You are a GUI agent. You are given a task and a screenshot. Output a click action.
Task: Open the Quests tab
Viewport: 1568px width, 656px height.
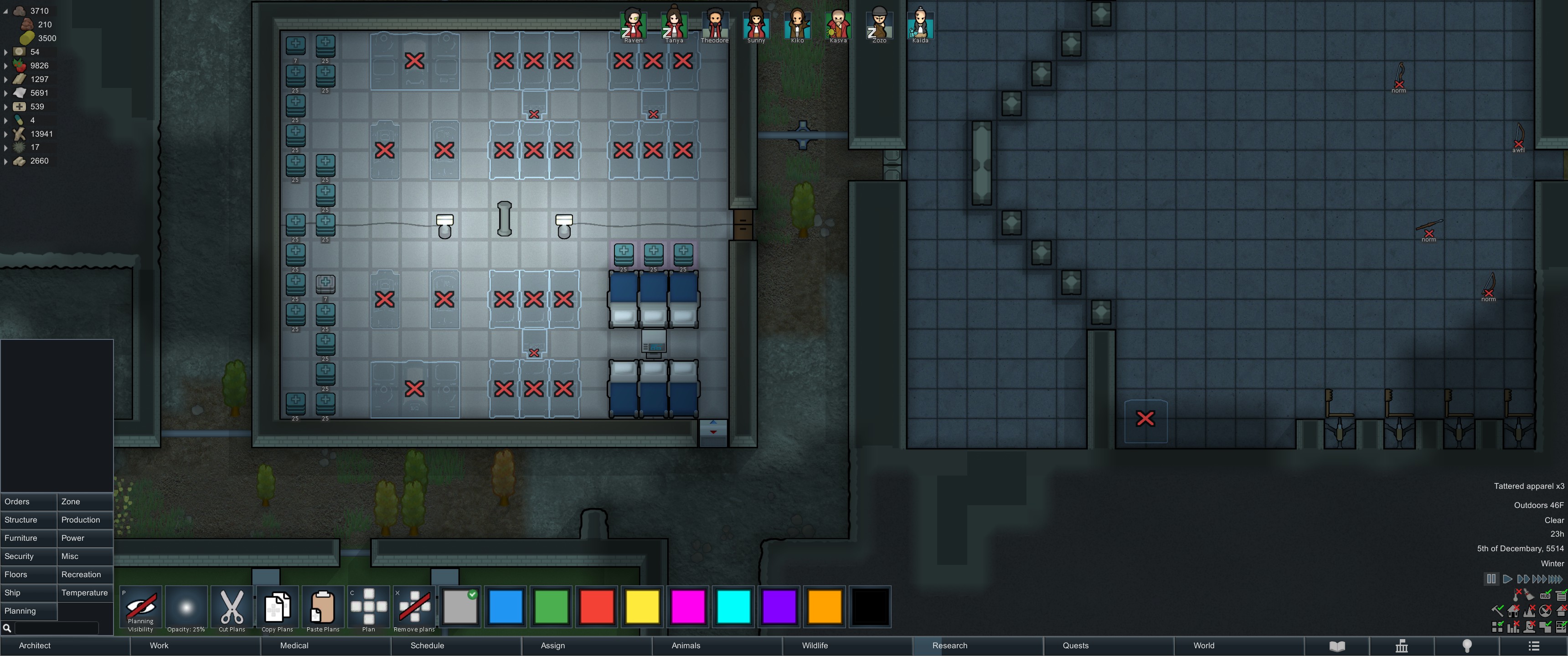pos(1076,646)
